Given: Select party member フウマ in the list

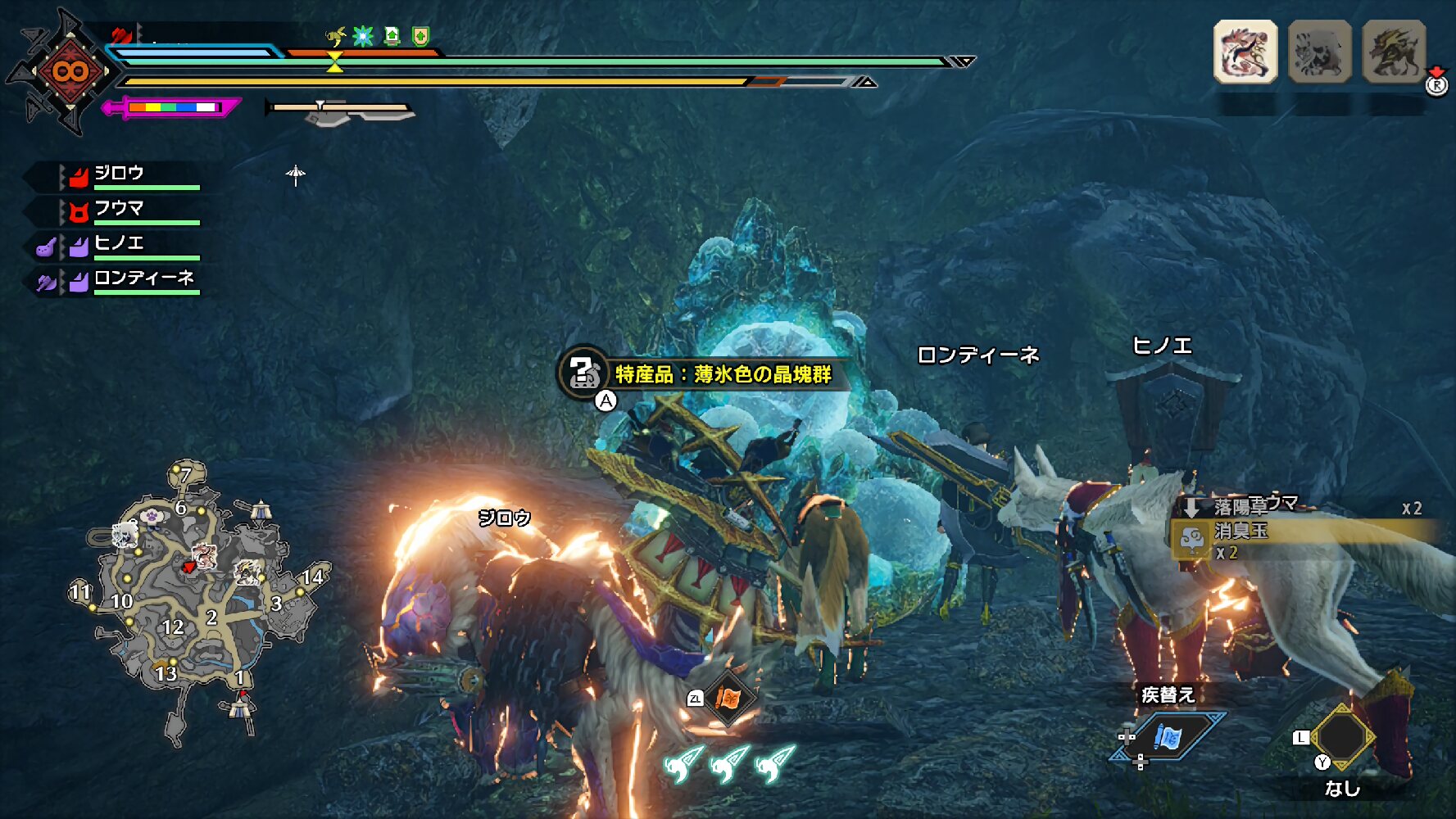Looking at the screenshot, I should click(119, 209).
